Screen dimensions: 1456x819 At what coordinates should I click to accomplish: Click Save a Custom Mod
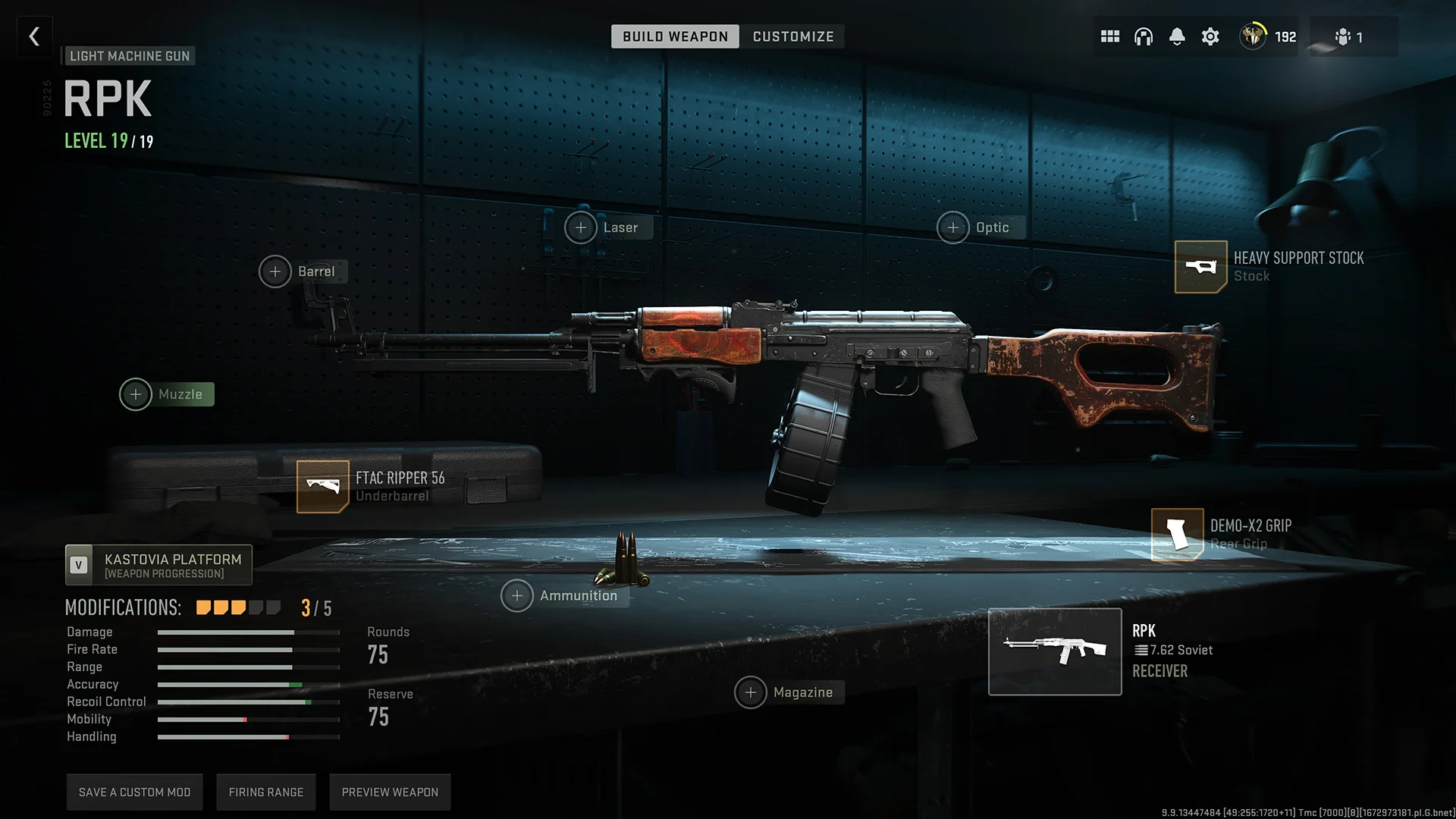134,791
